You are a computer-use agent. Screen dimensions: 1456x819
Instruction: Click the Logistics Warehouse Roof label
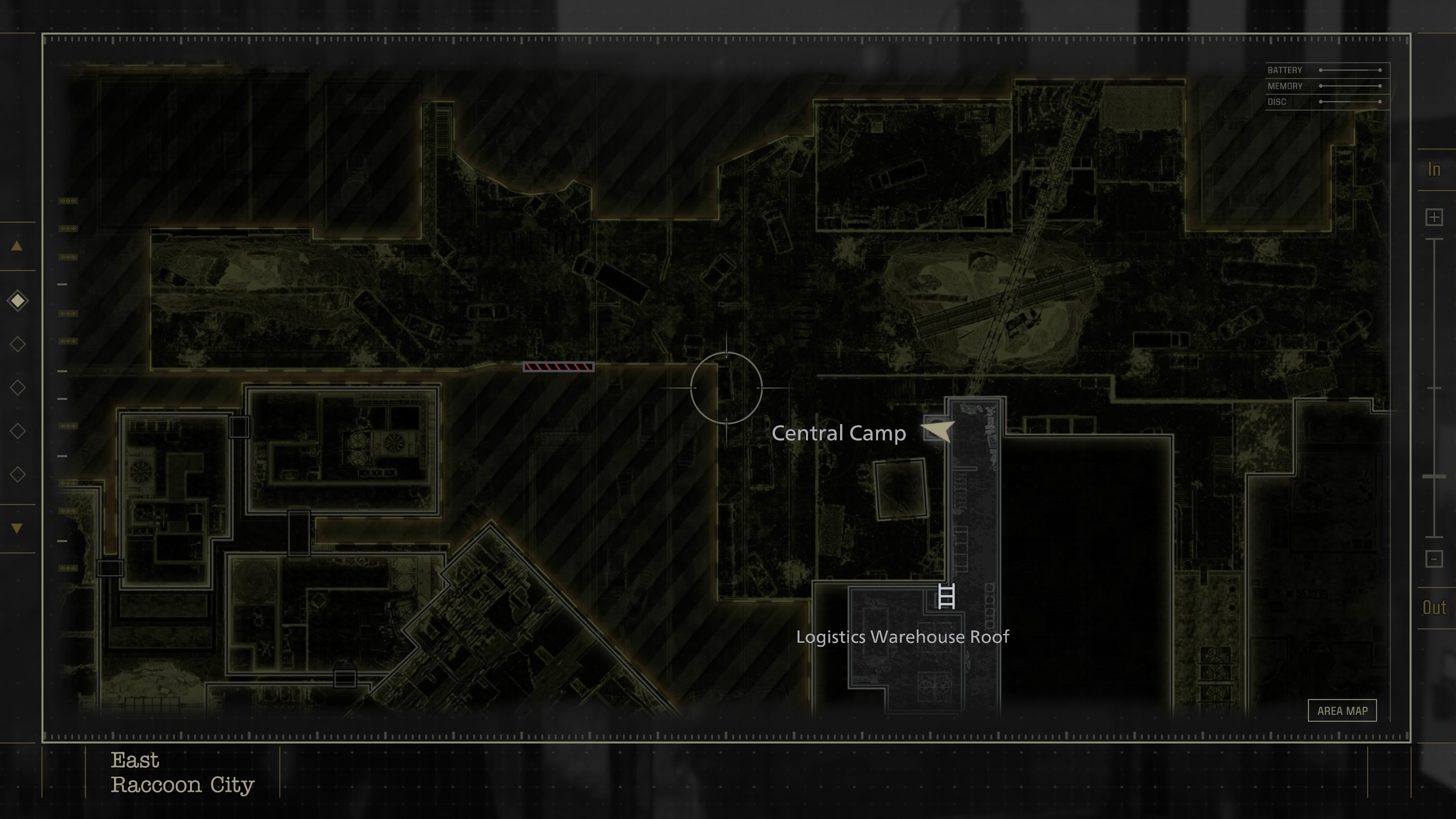click(903, 637)
